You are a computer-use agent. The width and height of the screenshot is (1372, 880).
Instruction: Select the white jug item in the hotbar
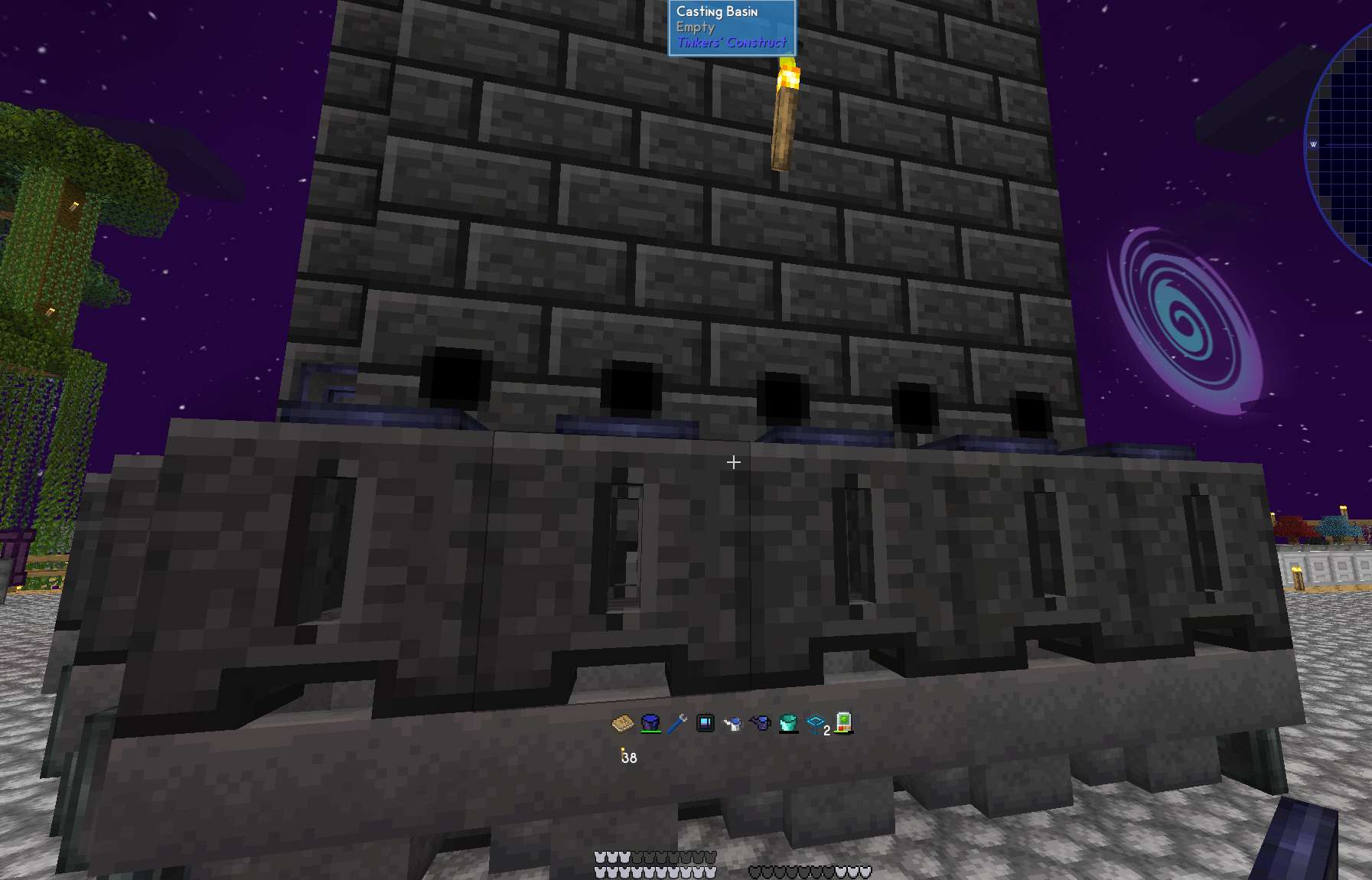(732, 725)
